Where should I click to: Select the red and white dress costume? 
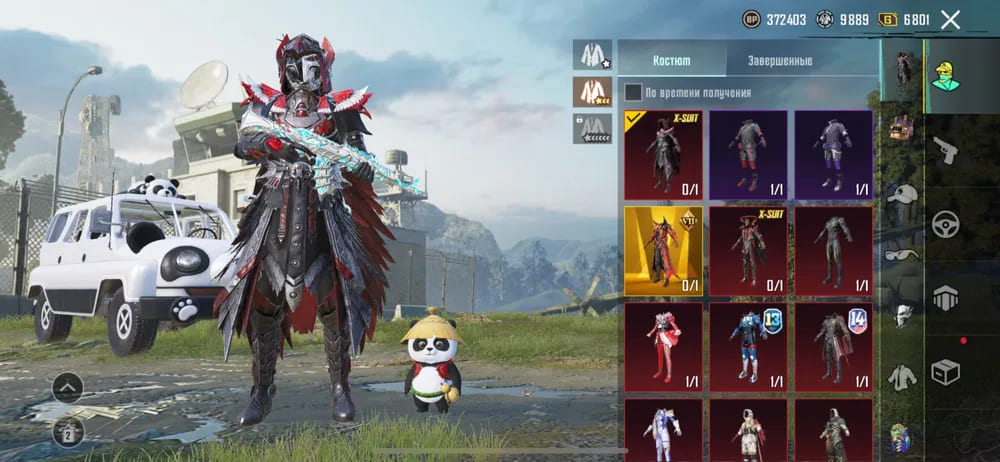pos(663,347)
